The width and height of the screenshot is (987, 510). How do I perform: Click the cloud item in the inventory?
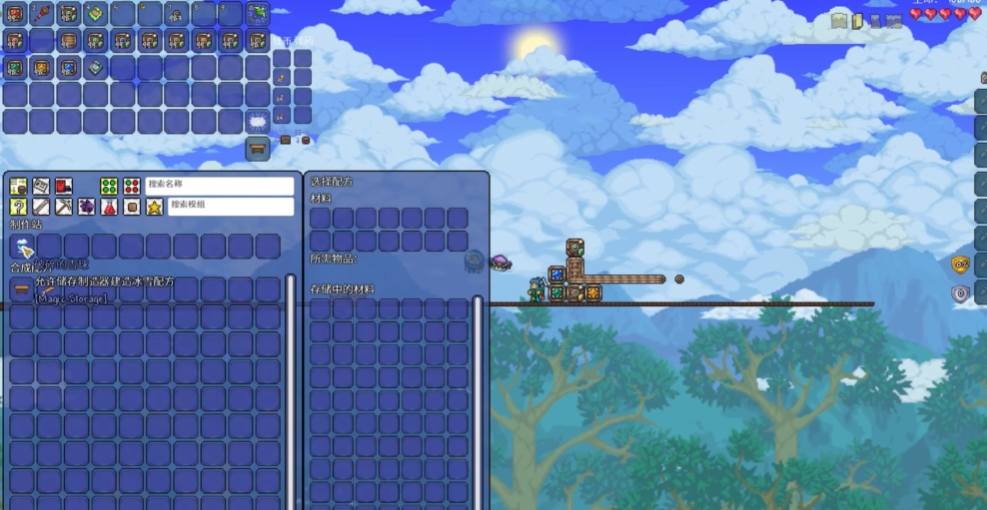258,122
